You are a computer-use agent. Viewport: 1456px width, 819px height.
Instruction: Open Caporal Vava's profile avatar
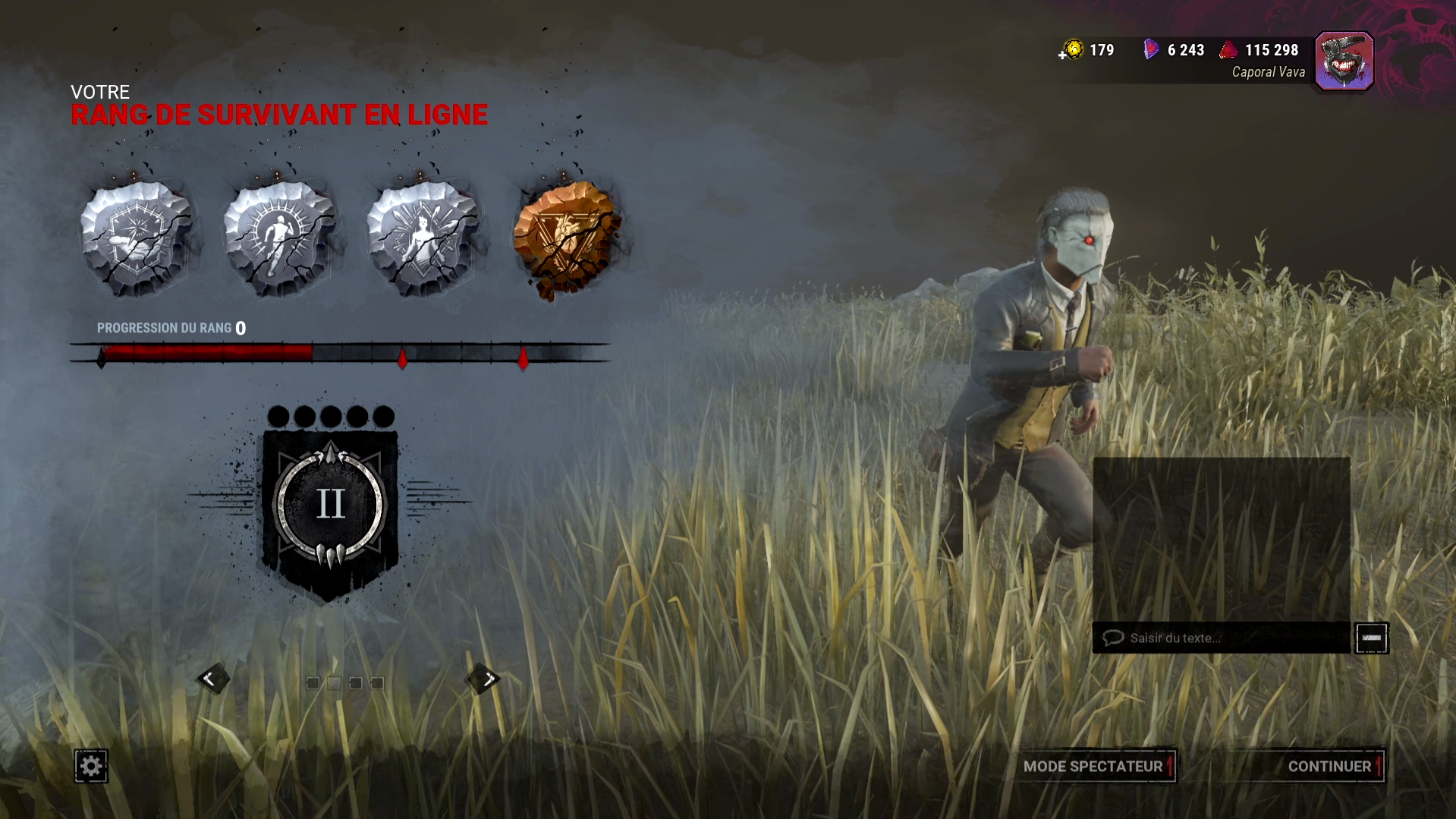tap(1344, 61)
